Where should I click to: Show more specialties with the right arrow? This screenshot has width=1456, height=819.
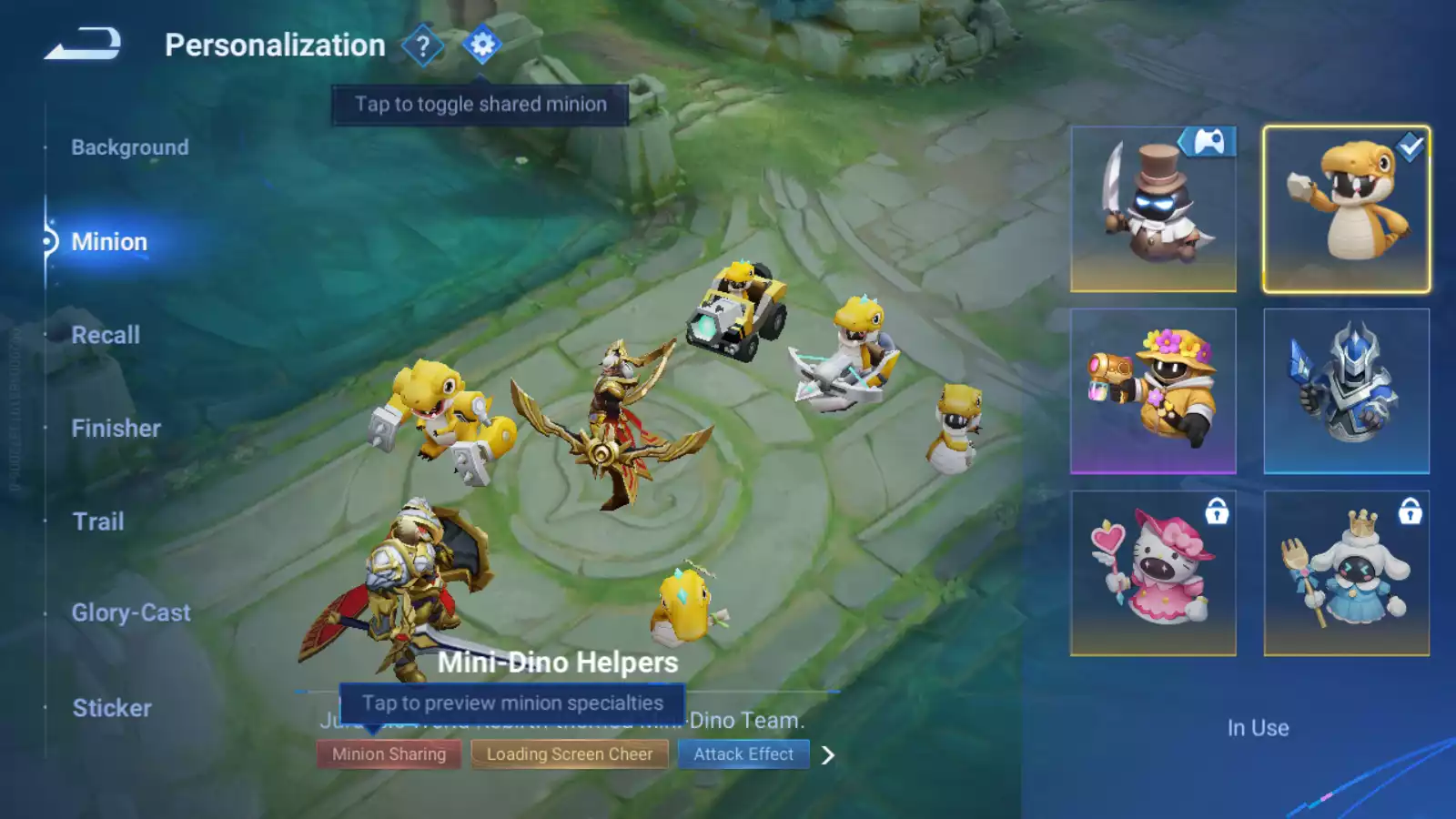827,755
